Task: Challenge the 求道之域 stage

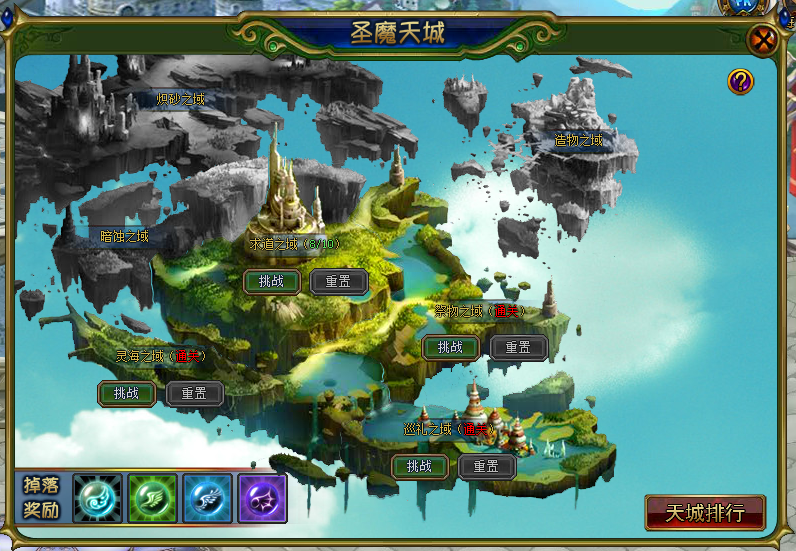Action: [272, 281]
